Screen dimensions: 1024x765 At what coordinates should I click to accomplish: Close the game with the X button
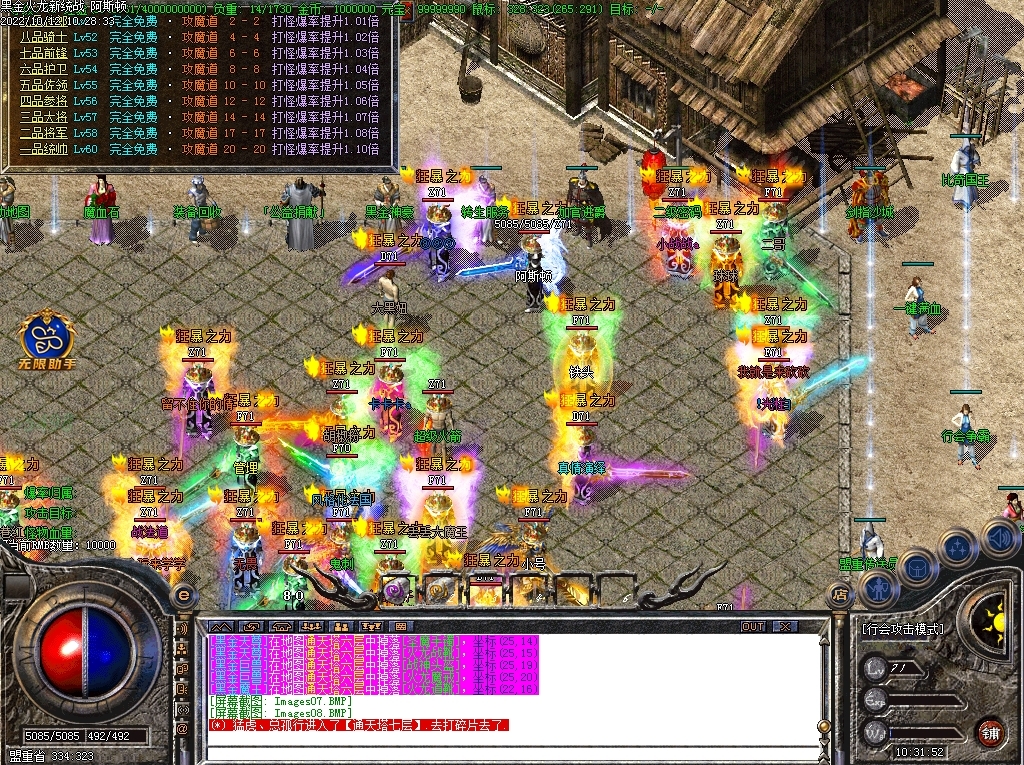[785, 626]
